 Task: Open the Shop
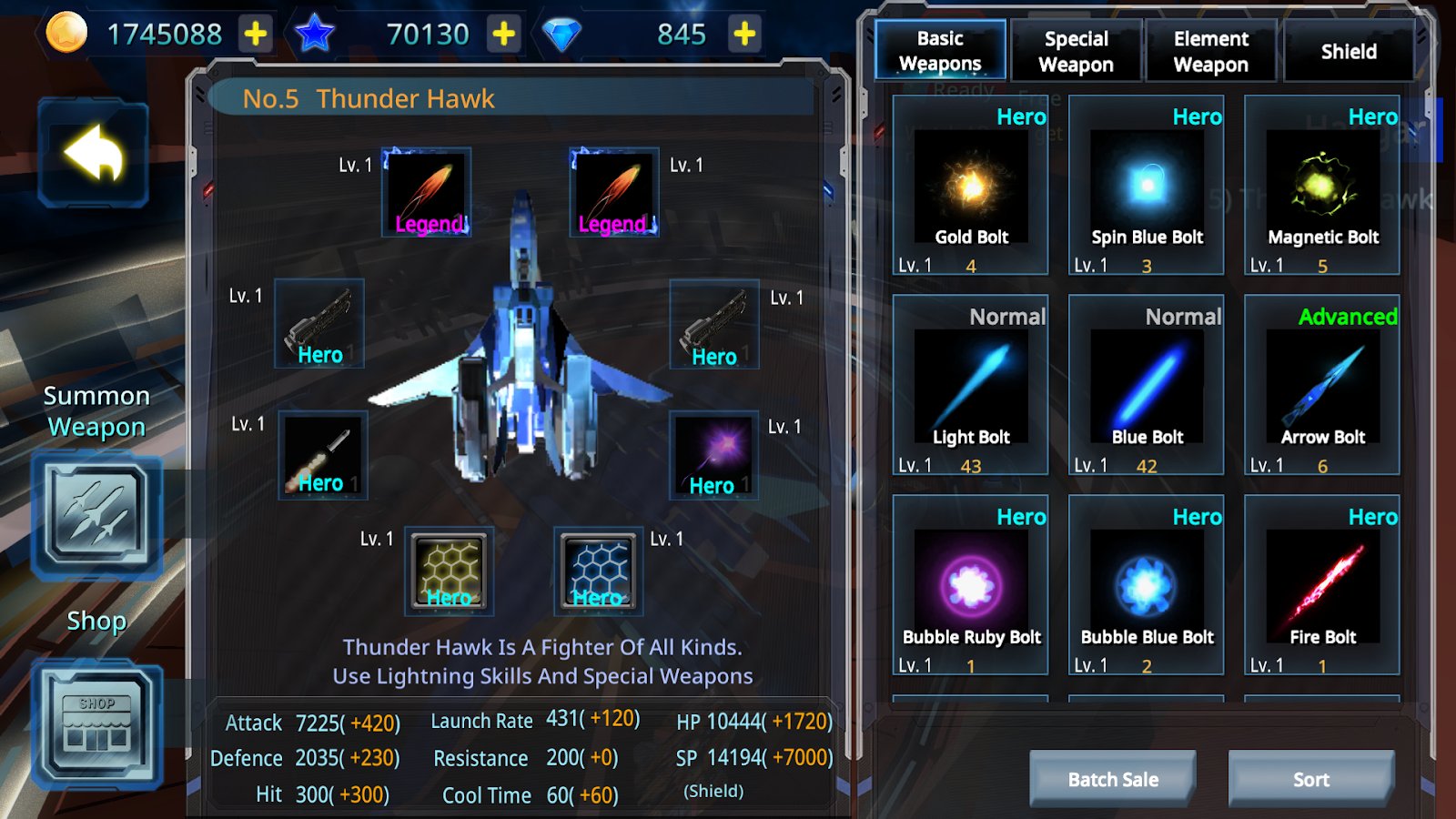pyautogui.click(x=97, y=725)
